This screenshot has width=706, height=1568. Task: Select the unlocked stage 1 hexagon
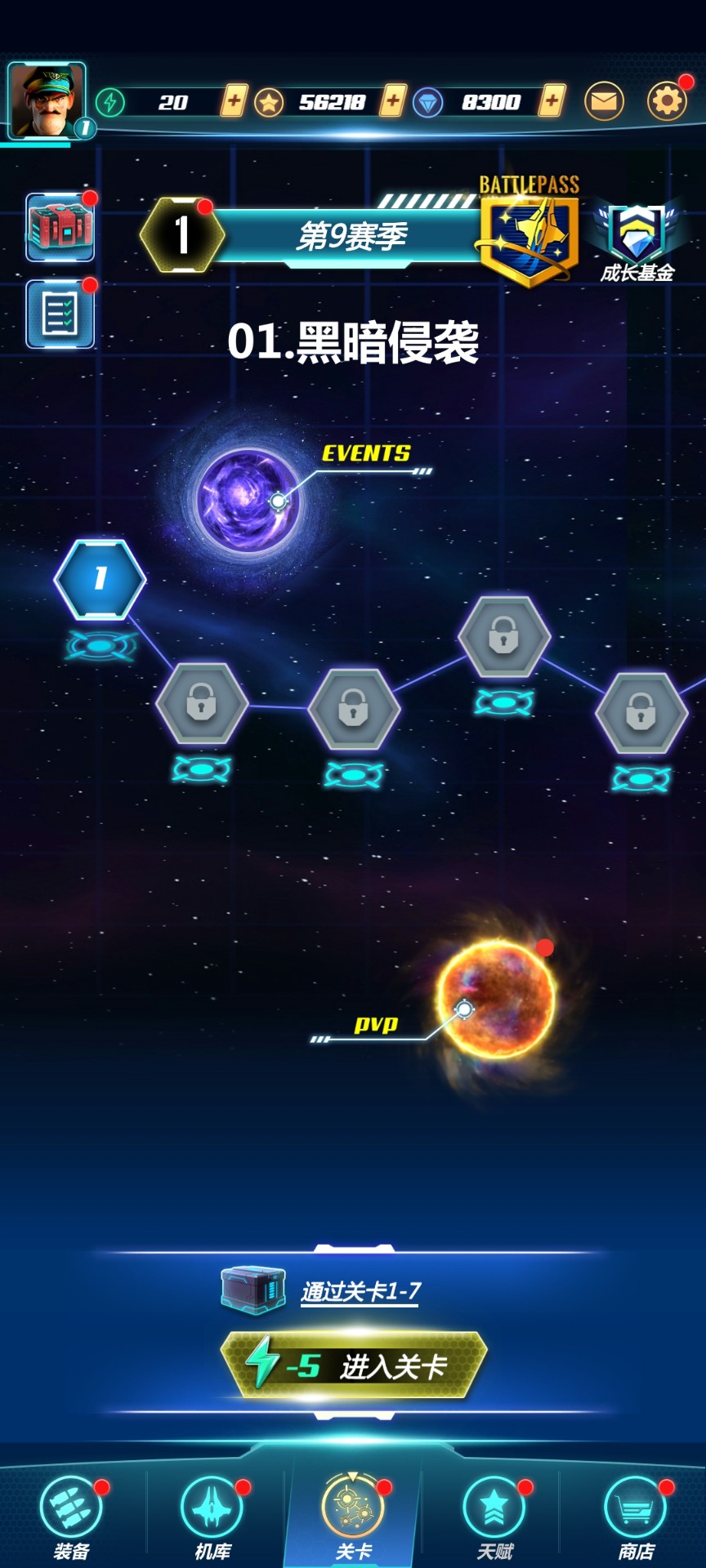(x=100, y=578)
